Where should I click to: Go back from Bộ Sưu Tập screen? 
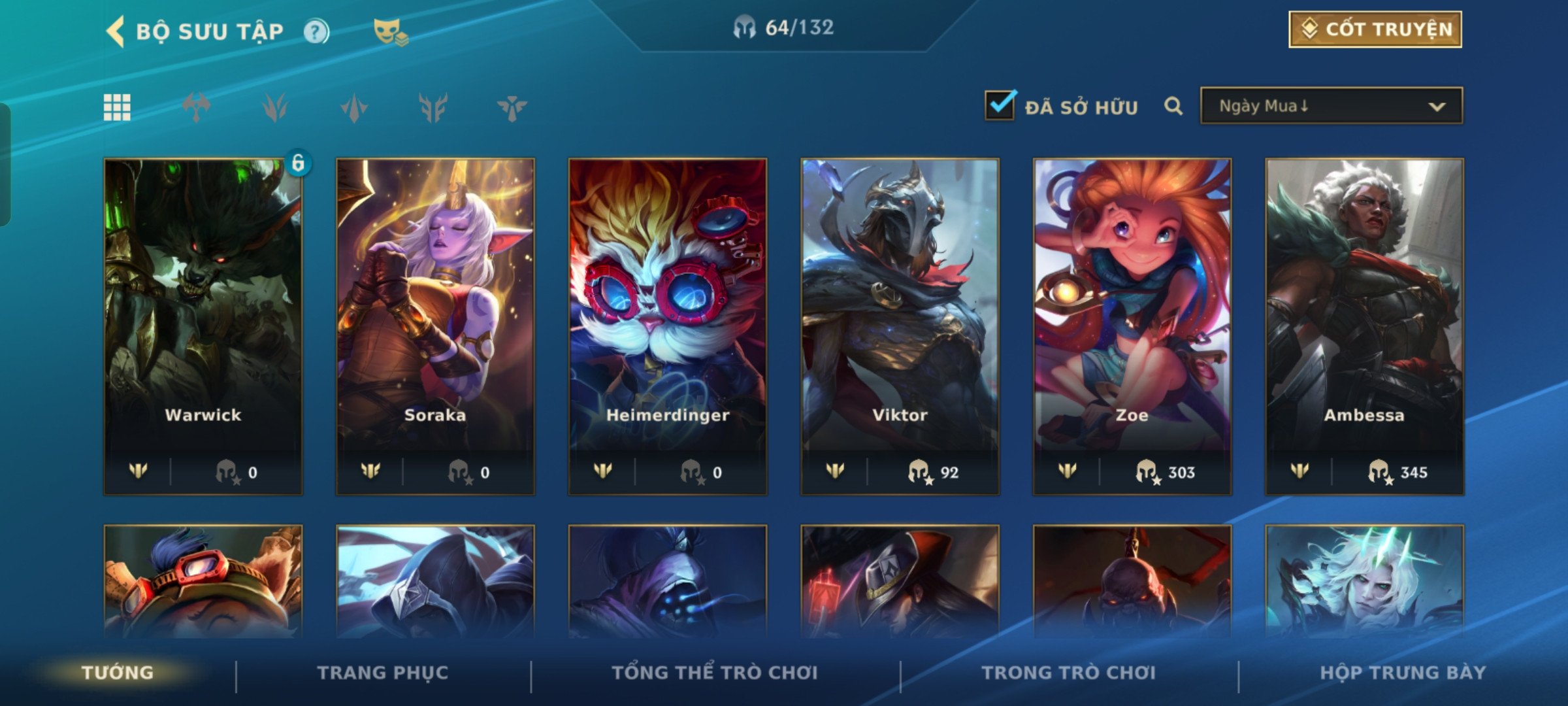(116, 31)
